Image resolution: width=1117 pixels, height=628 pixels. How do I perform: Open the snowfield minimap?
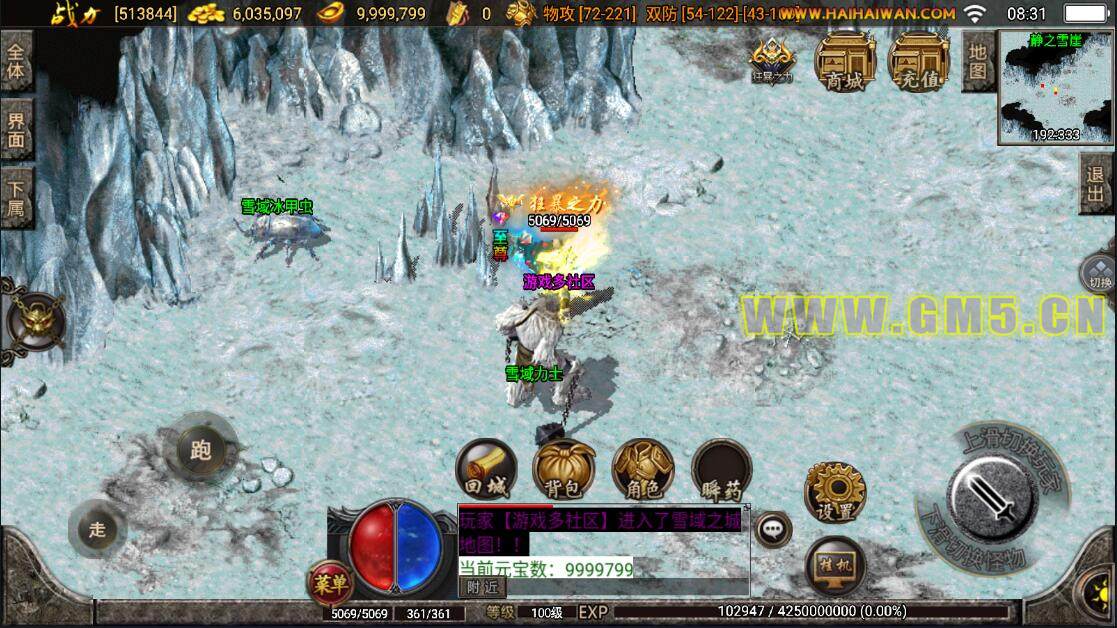[1056, 88]
